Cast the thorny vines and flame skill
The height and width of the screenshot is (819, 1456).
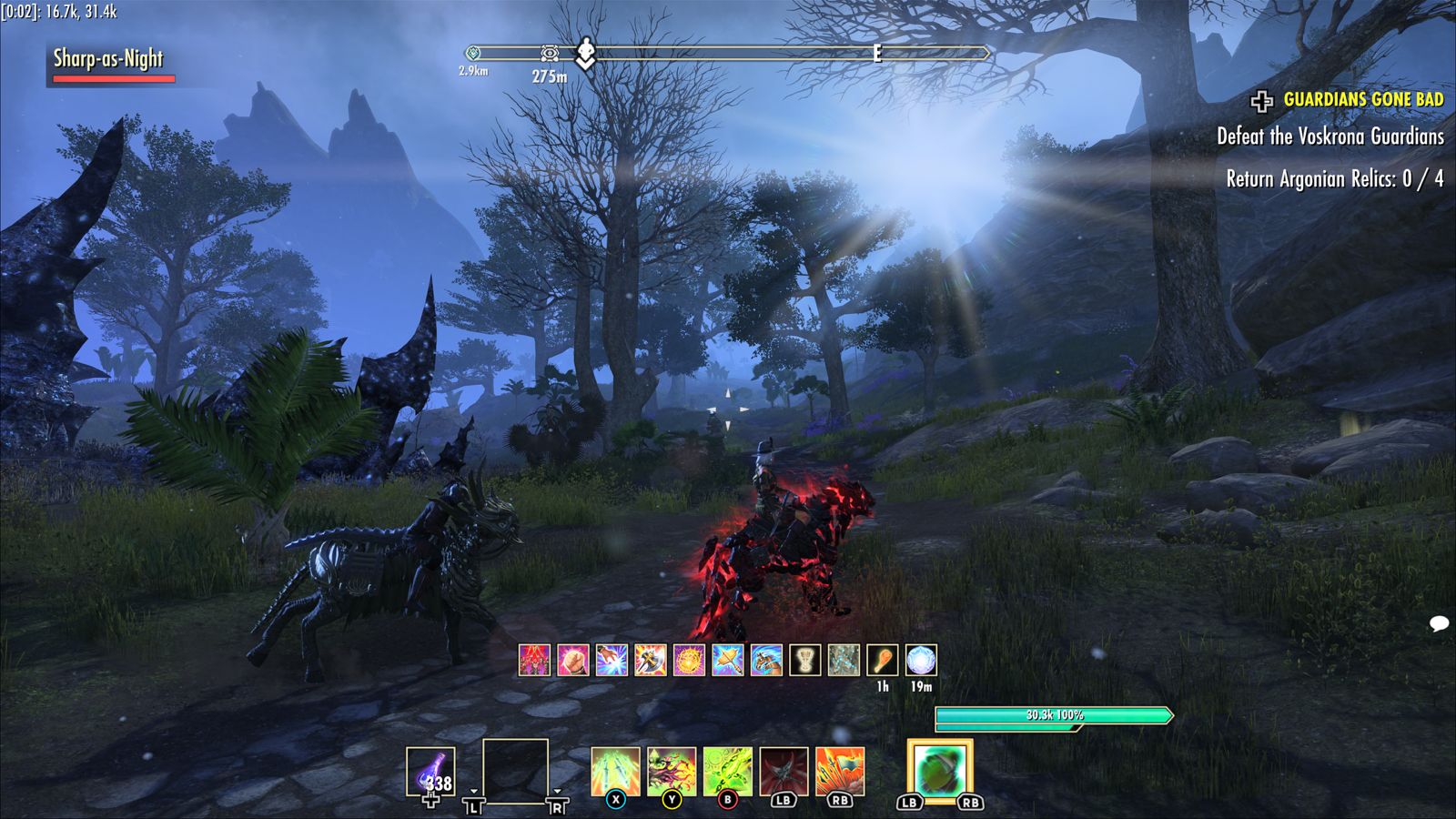tap(672, 771)
